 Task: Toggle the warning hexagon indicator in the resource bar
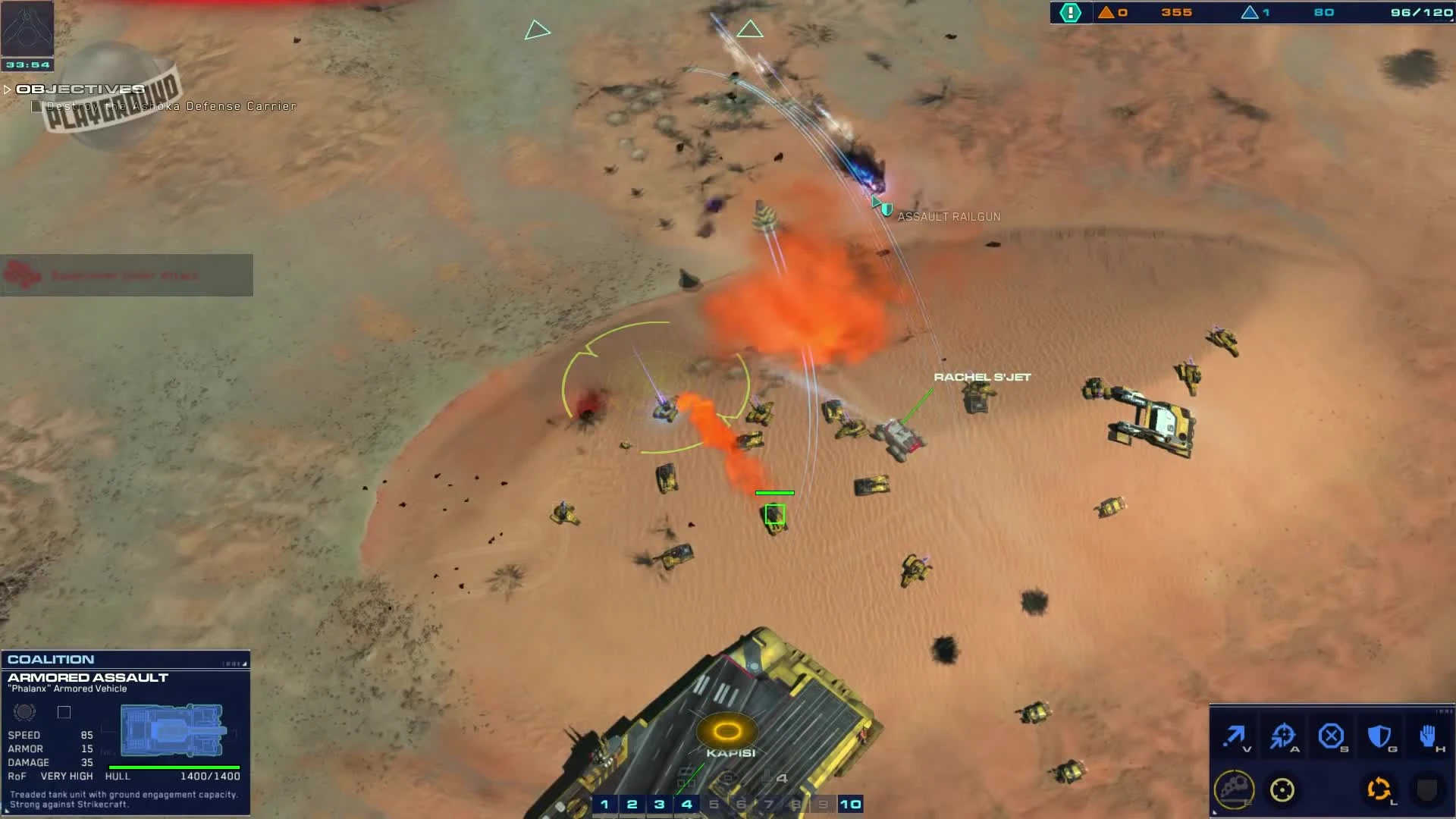pyautogui.click(x=1071, y=12)
